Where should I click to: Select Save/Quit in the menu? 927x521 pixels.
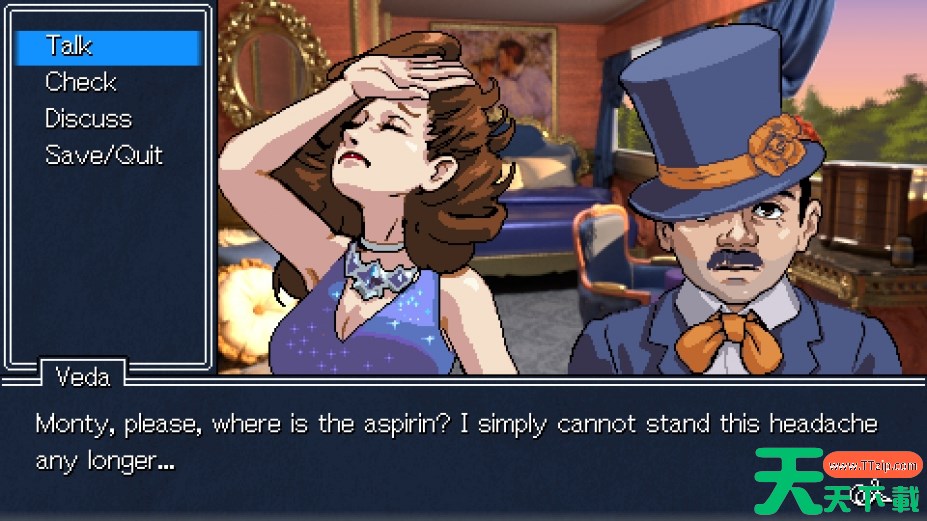point(103,155)
